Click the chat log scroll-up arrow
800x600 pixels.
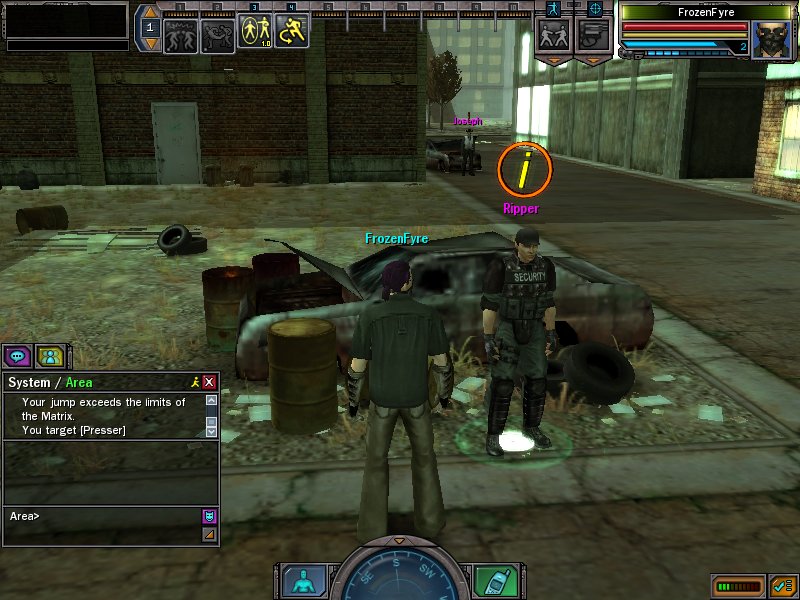[x=211, y=400]
